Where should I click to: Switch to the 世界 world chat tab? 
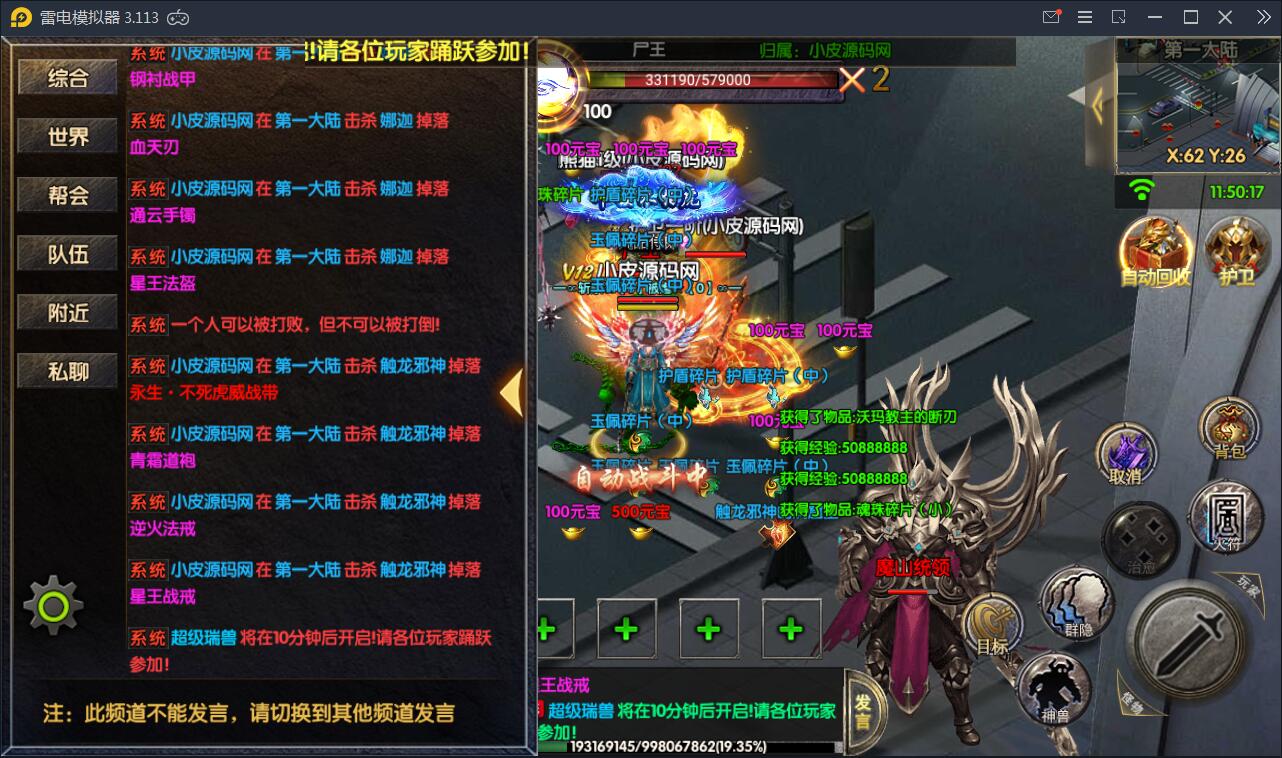[66, 135]
